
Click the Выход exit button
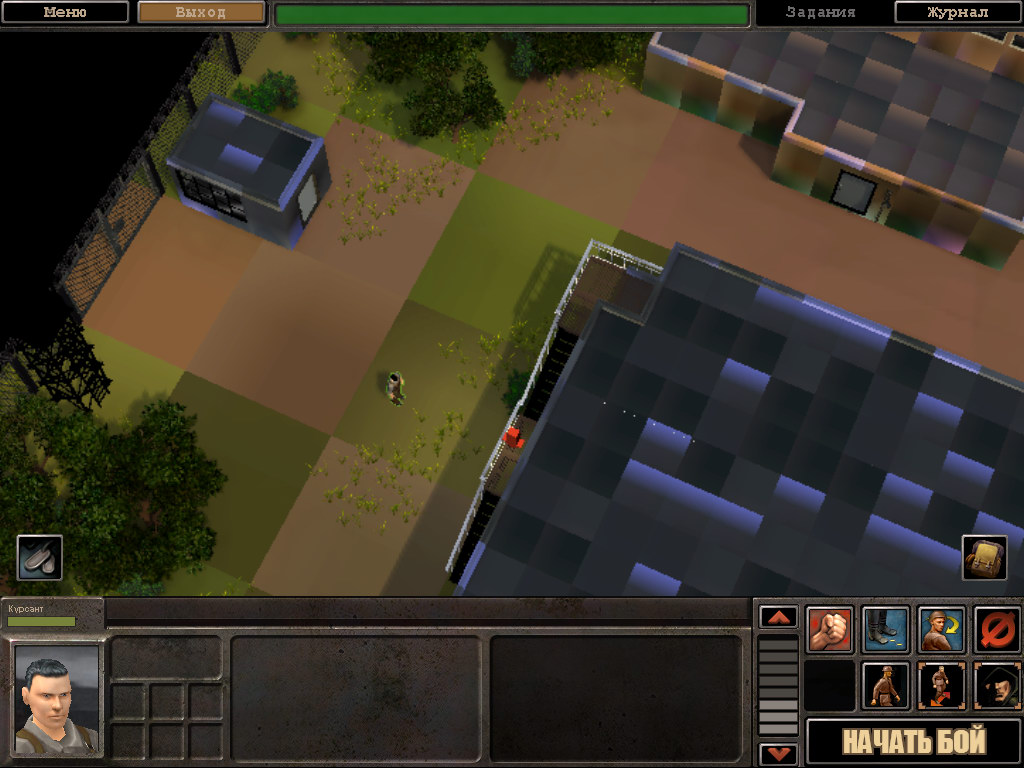[201, 12]
